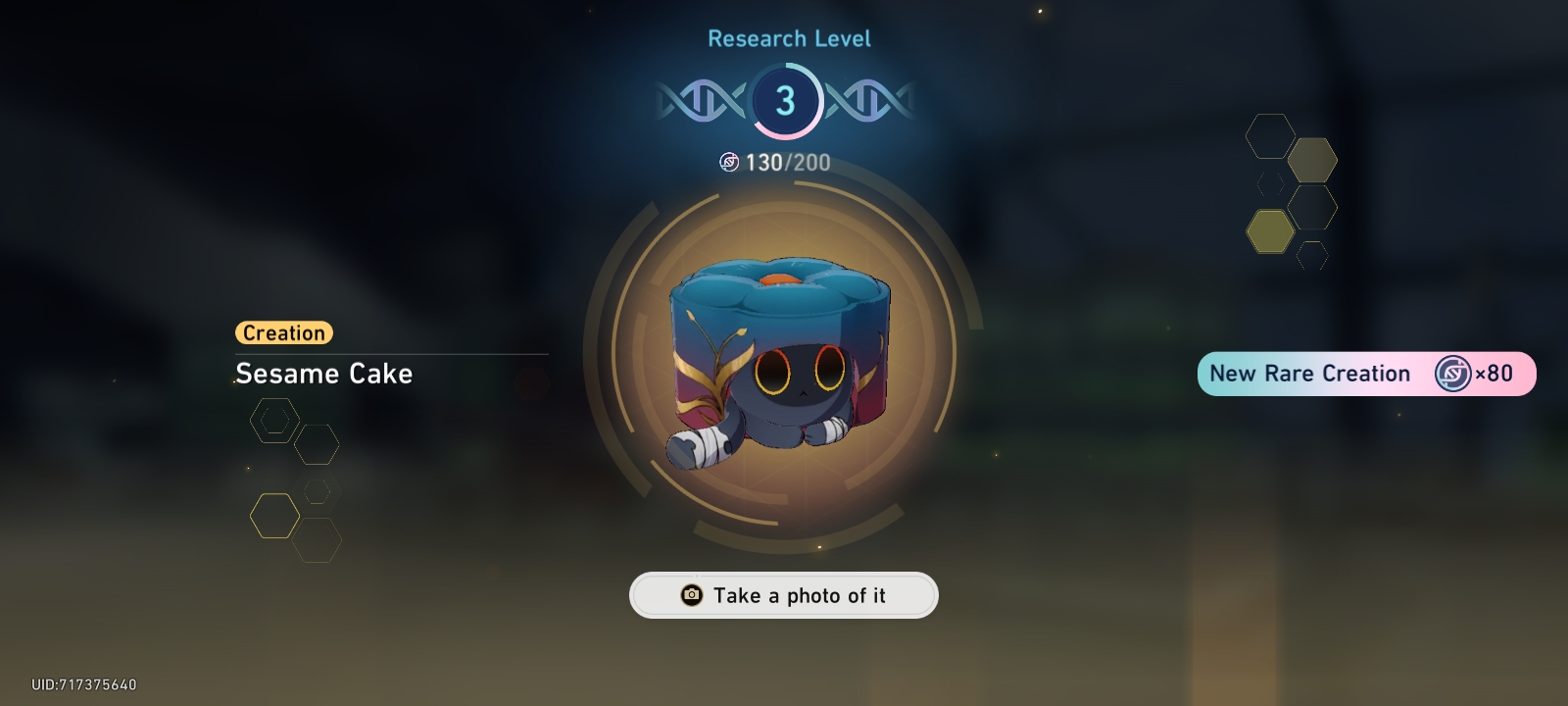This screenshot has width=1568, height=706.
Task: Select the Research Level header
Action: [x=790, y=38]
